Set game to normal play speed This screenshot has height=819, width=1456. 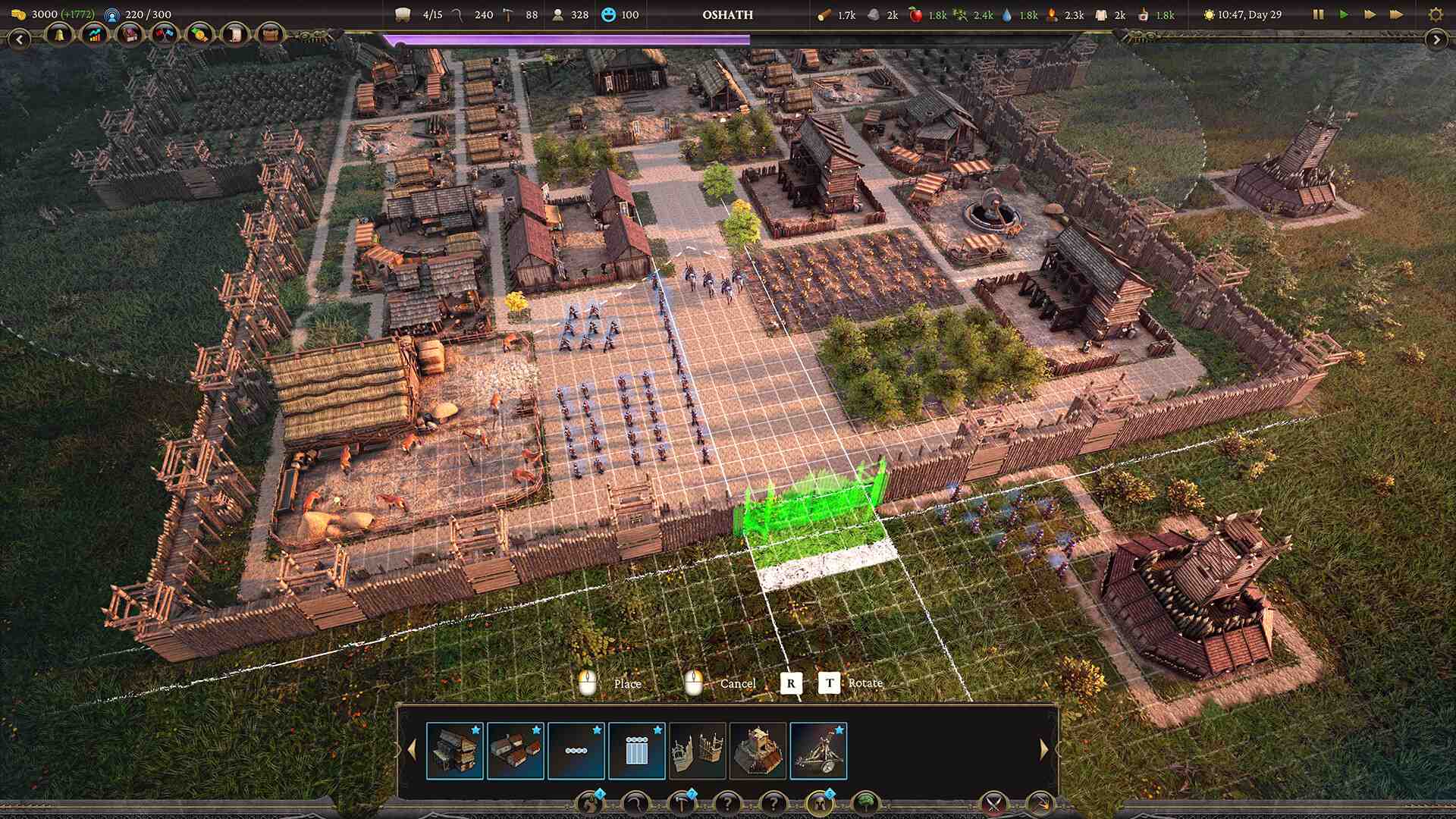[x=1344, y=14]
